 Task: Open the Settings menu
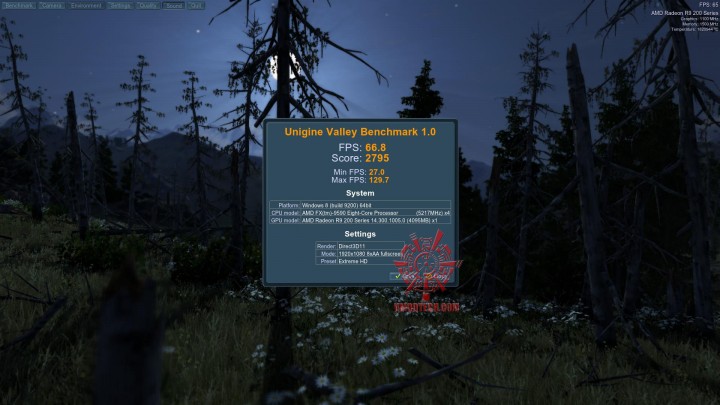tap(120, 5)
